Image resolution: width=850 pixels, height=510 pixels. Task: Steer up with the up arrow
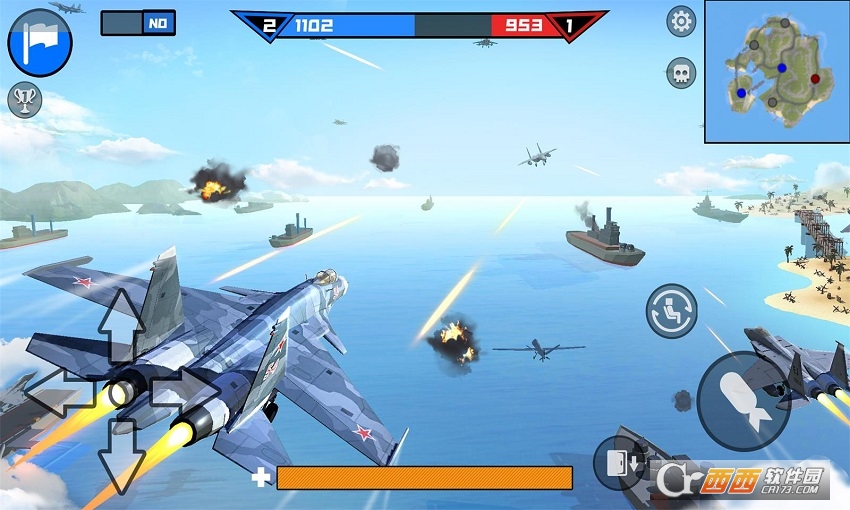[x=122, y=322]
